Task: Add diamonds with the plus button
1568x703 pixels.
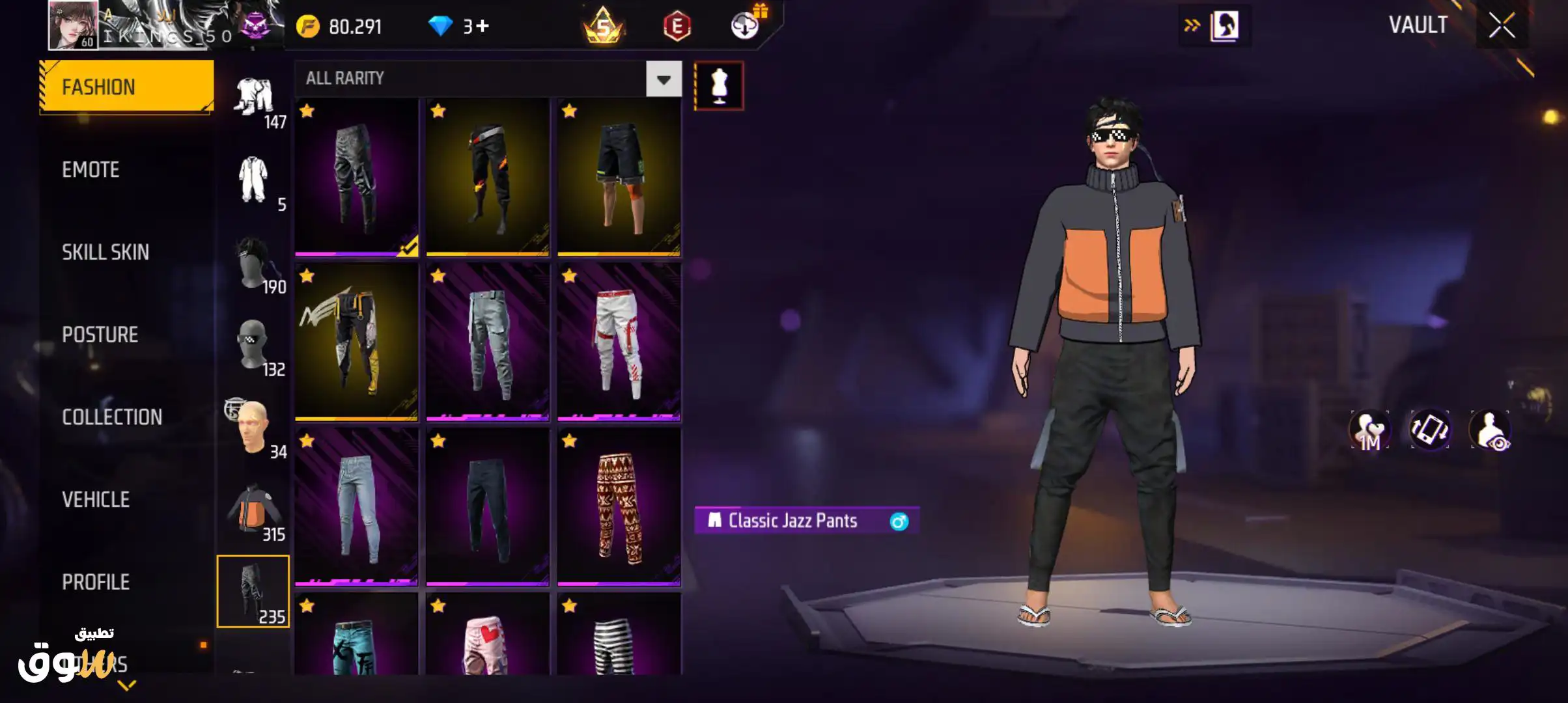Action: click(x=483, y=26)
